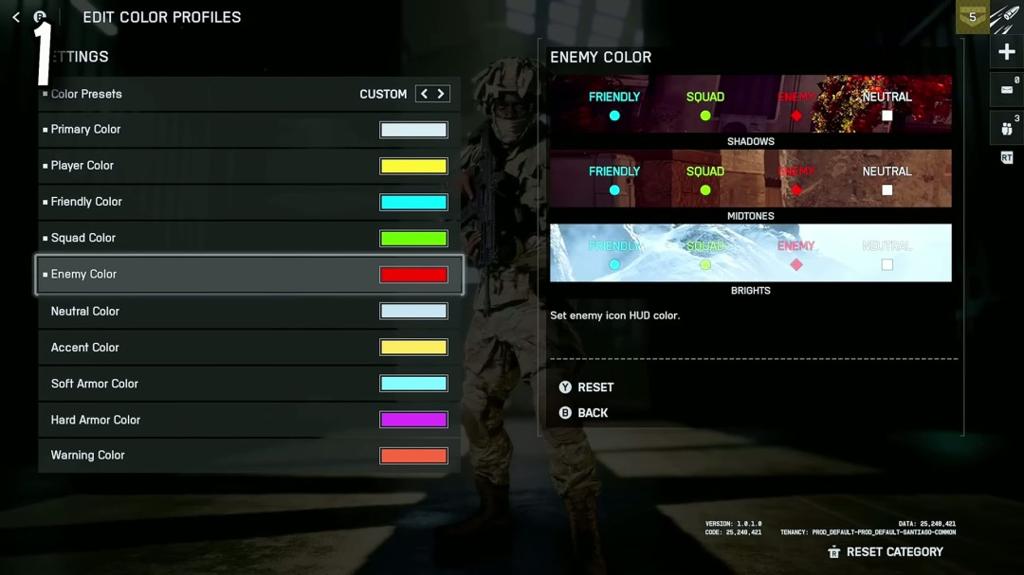Open the mail envelope icon

pyautogui.click(x=1007, y=89)
